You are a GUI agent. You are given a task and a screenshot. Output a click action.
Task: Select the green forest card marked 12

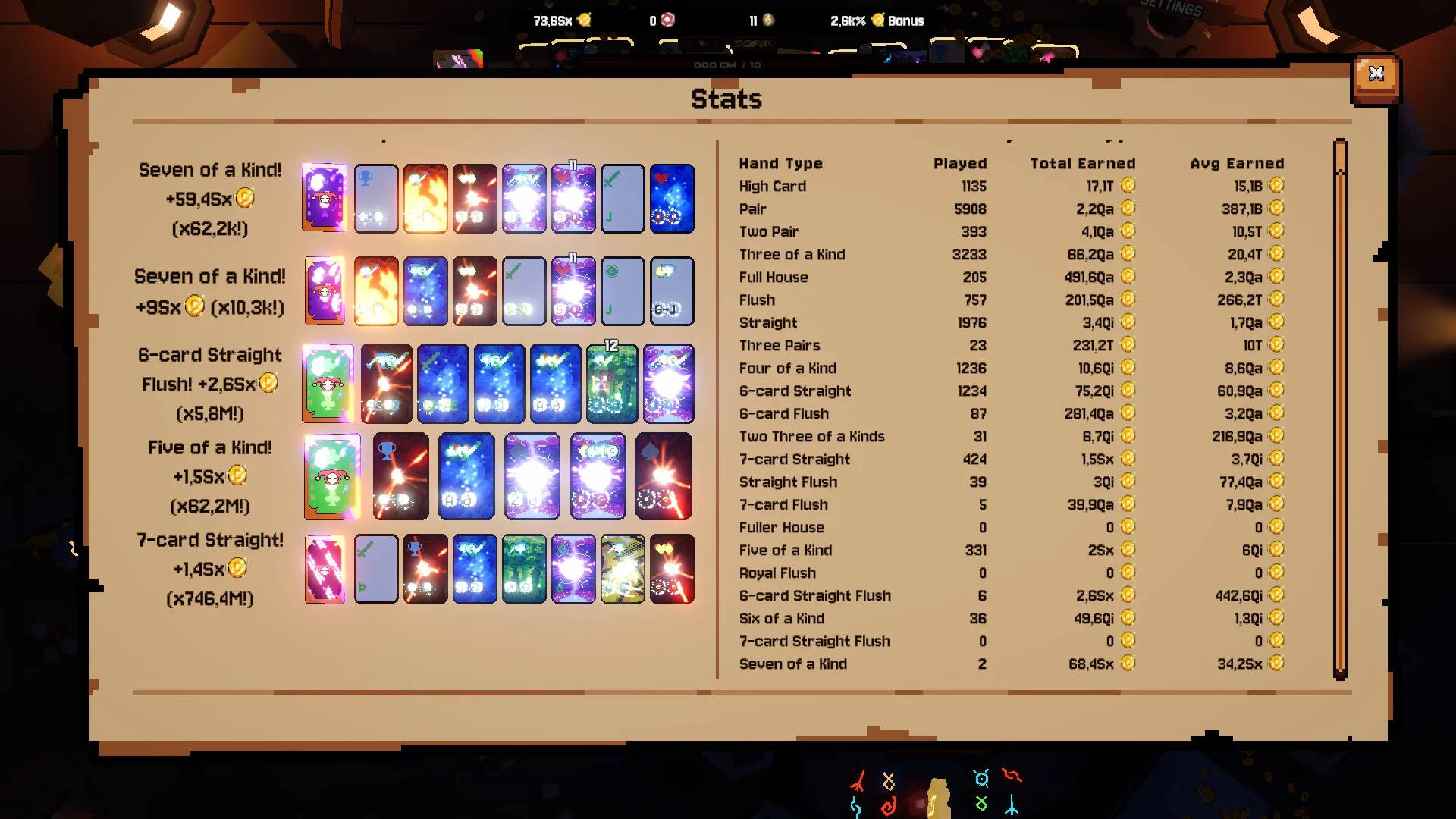611,384
